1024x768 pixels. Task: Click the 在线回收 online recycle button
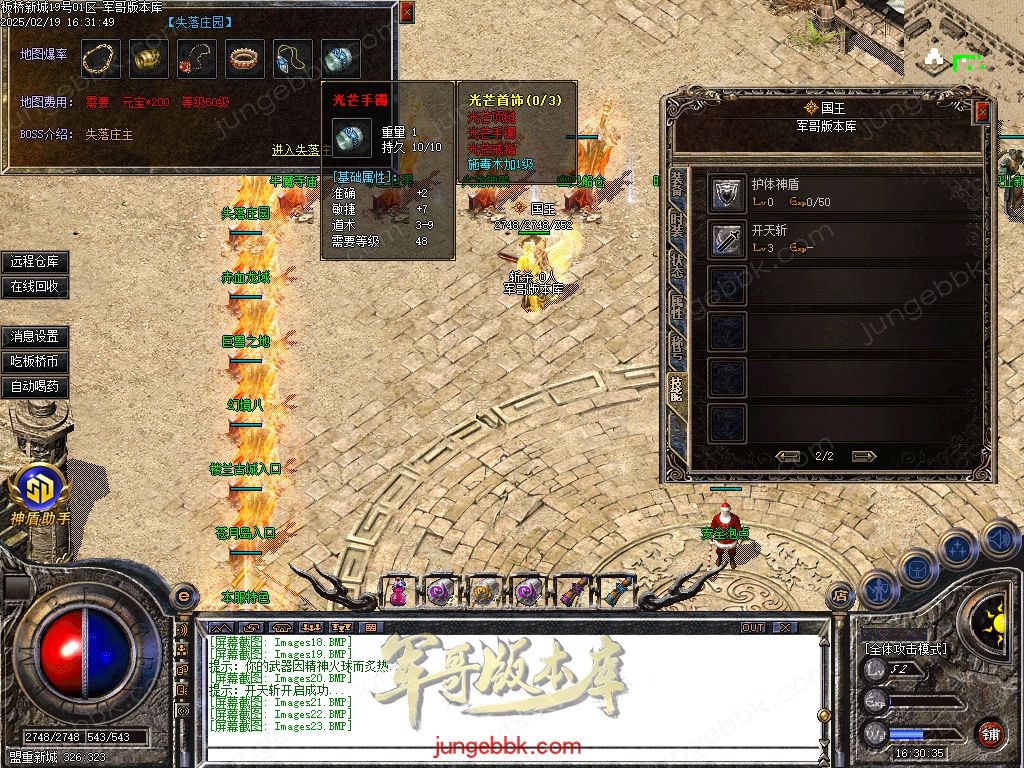click(35, 286)
